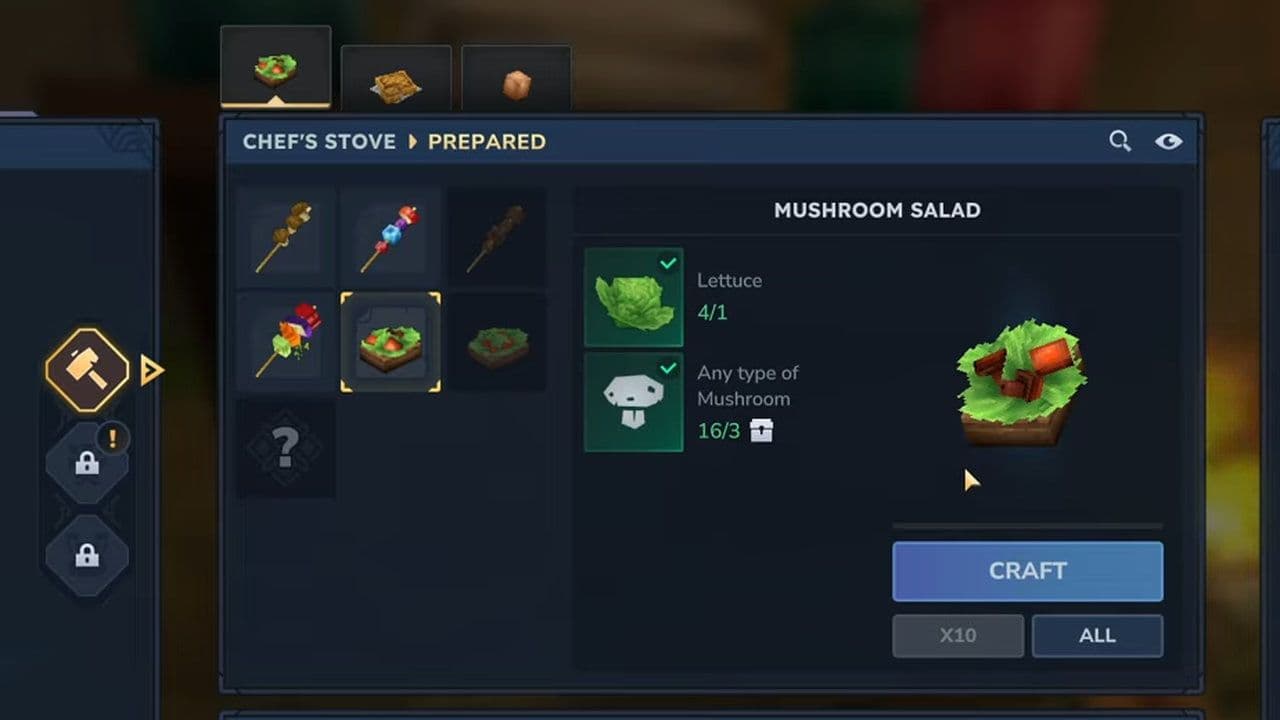Select the Any type of Mushroom slot
The width and height of the screenshot is (1280, 720).
click(633, 402)
